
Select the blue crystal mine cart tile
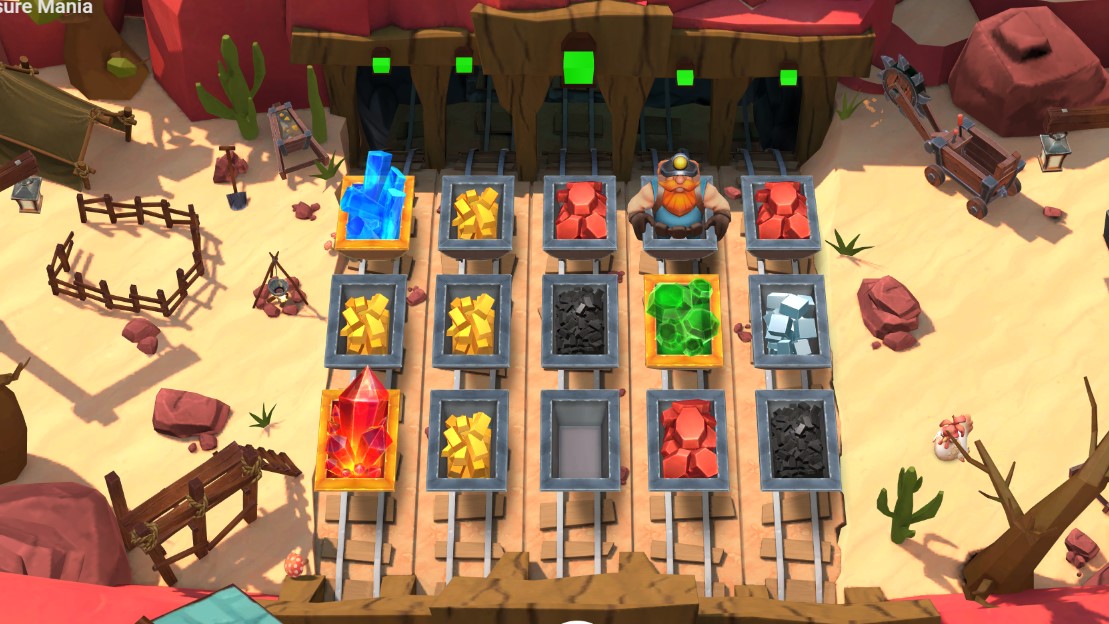coord(375,210)
